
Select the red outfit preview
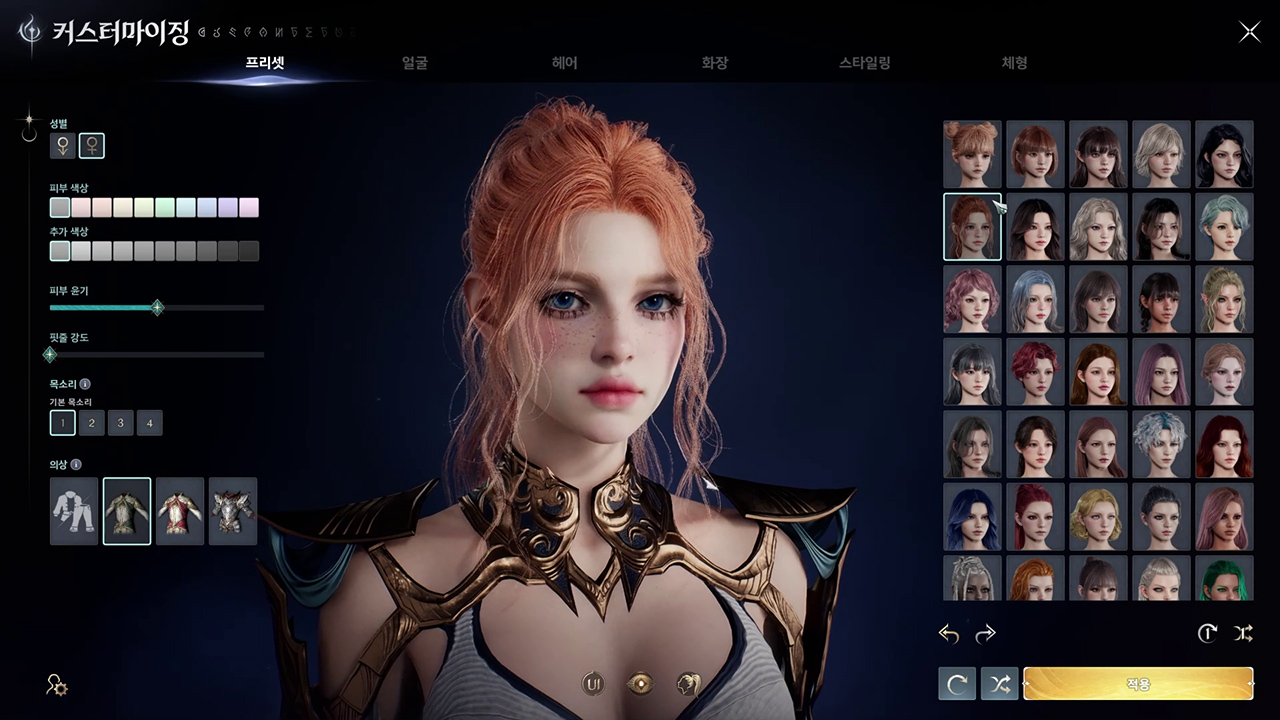[x=180, y=511]
